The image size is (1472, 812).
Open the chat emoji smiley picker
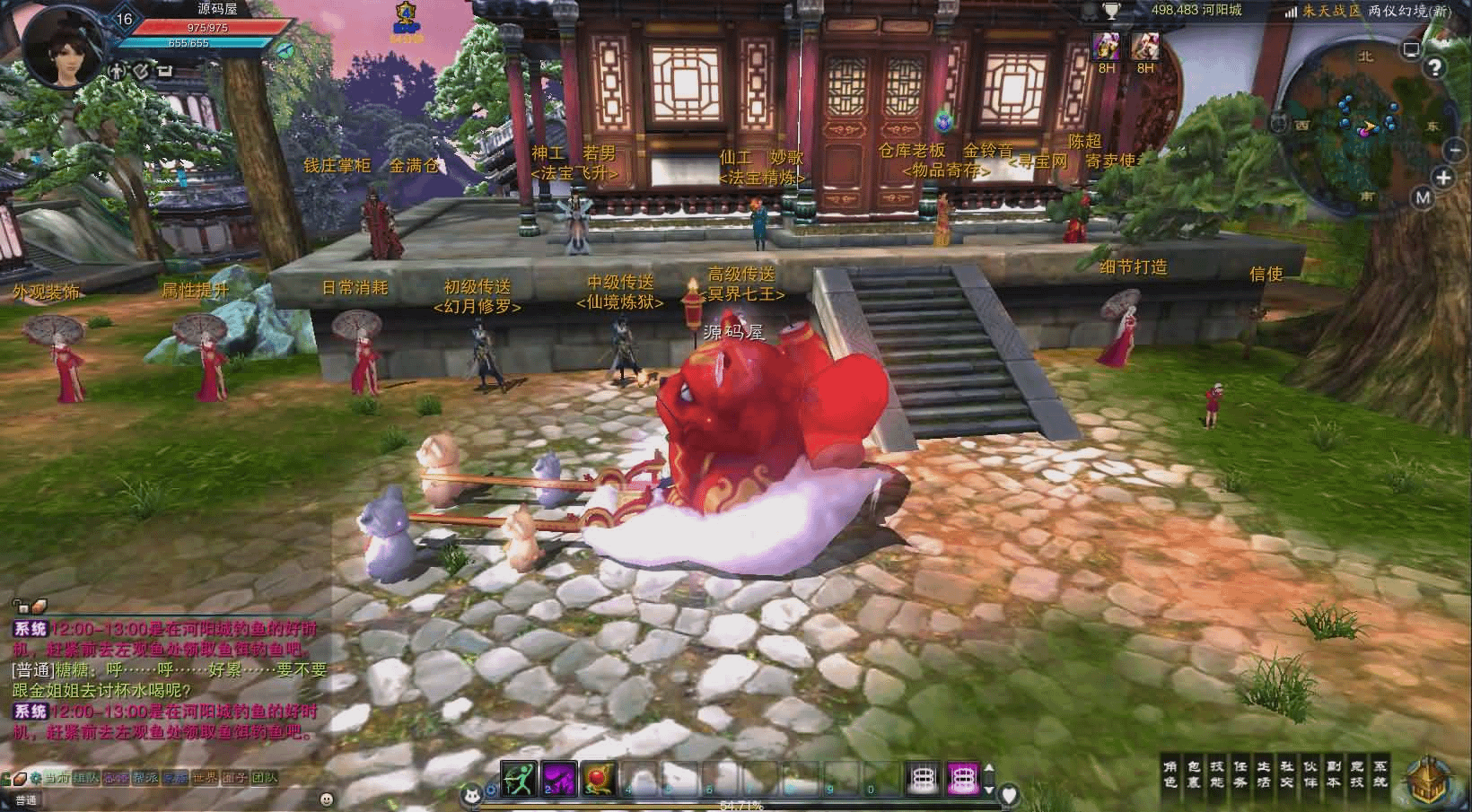(327, 799)
